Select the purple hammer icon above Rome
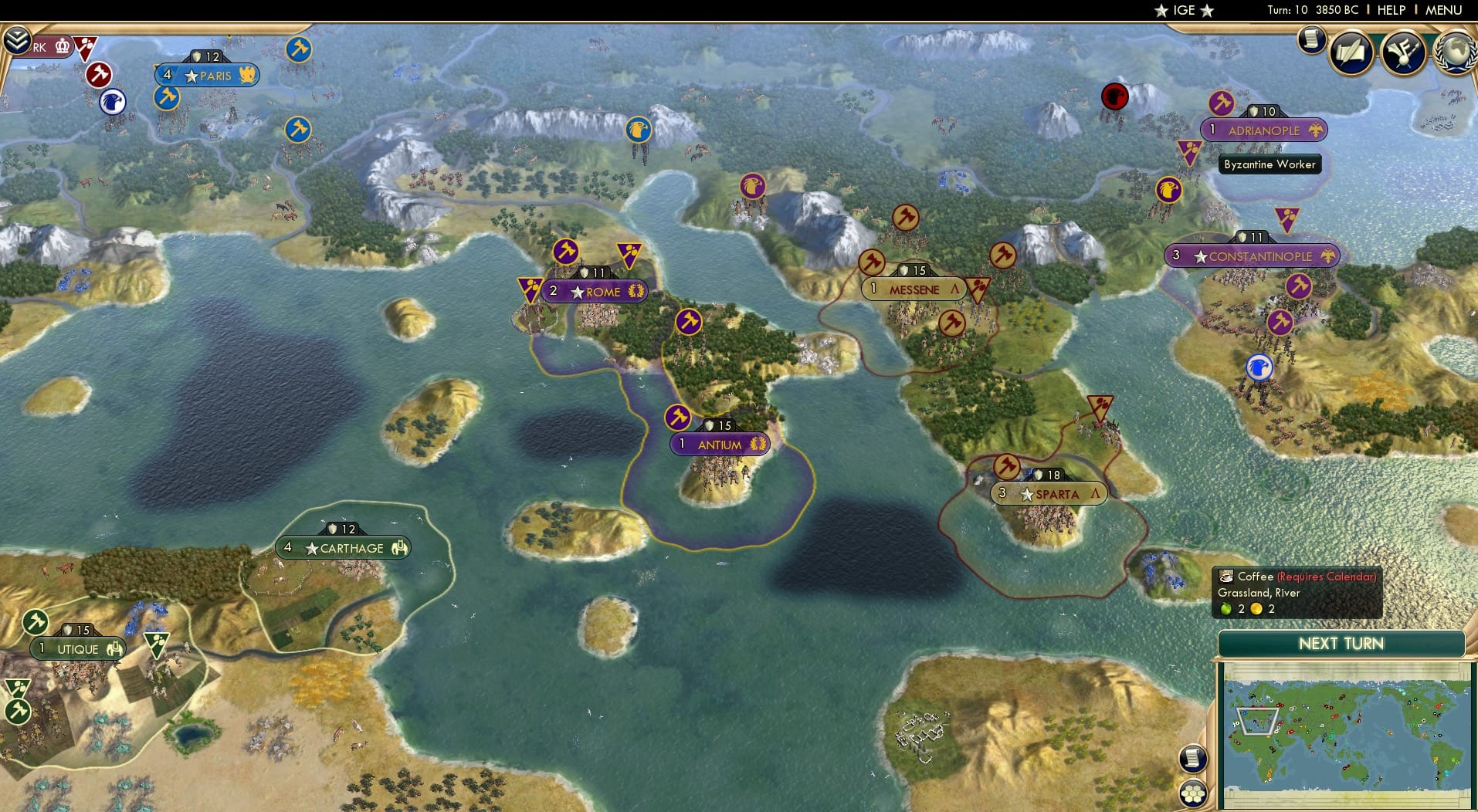This screenshot has width=1478, height=812. 566,250
